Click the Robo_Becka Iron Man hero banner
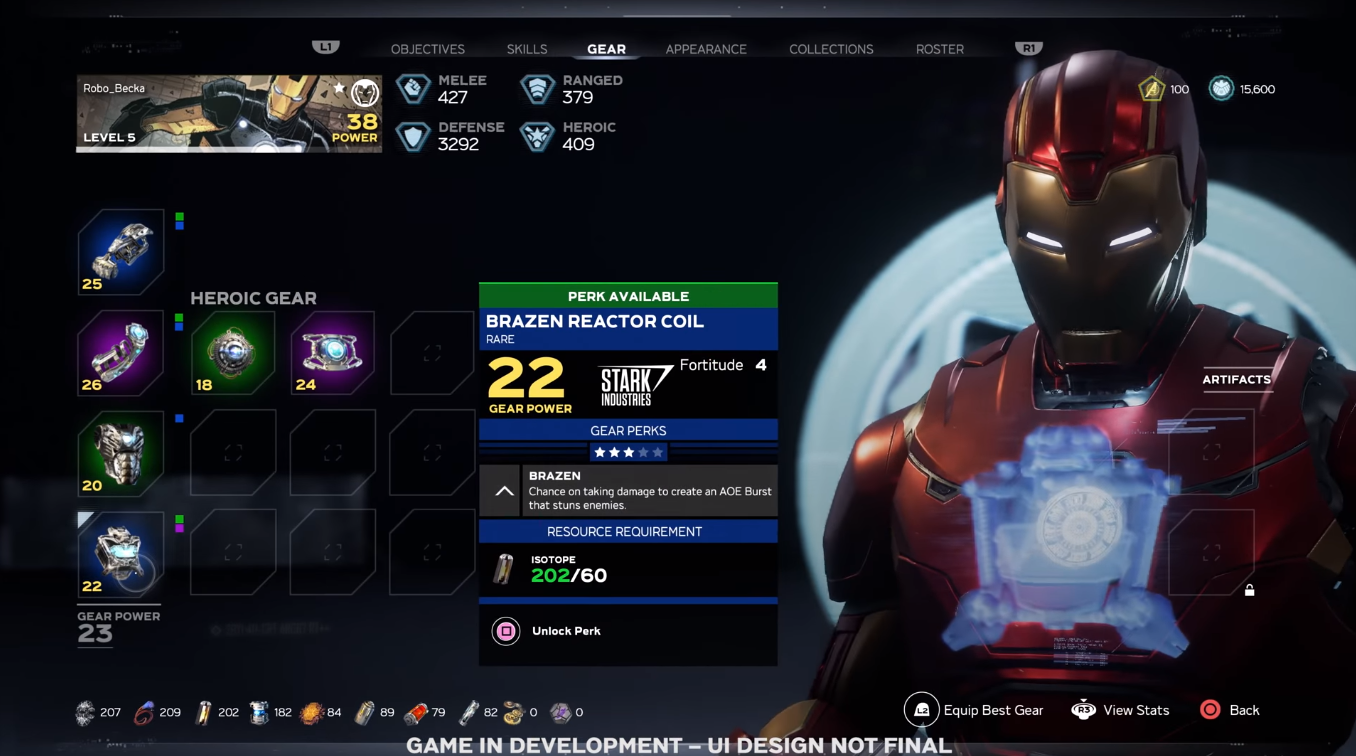 [229, 114]
